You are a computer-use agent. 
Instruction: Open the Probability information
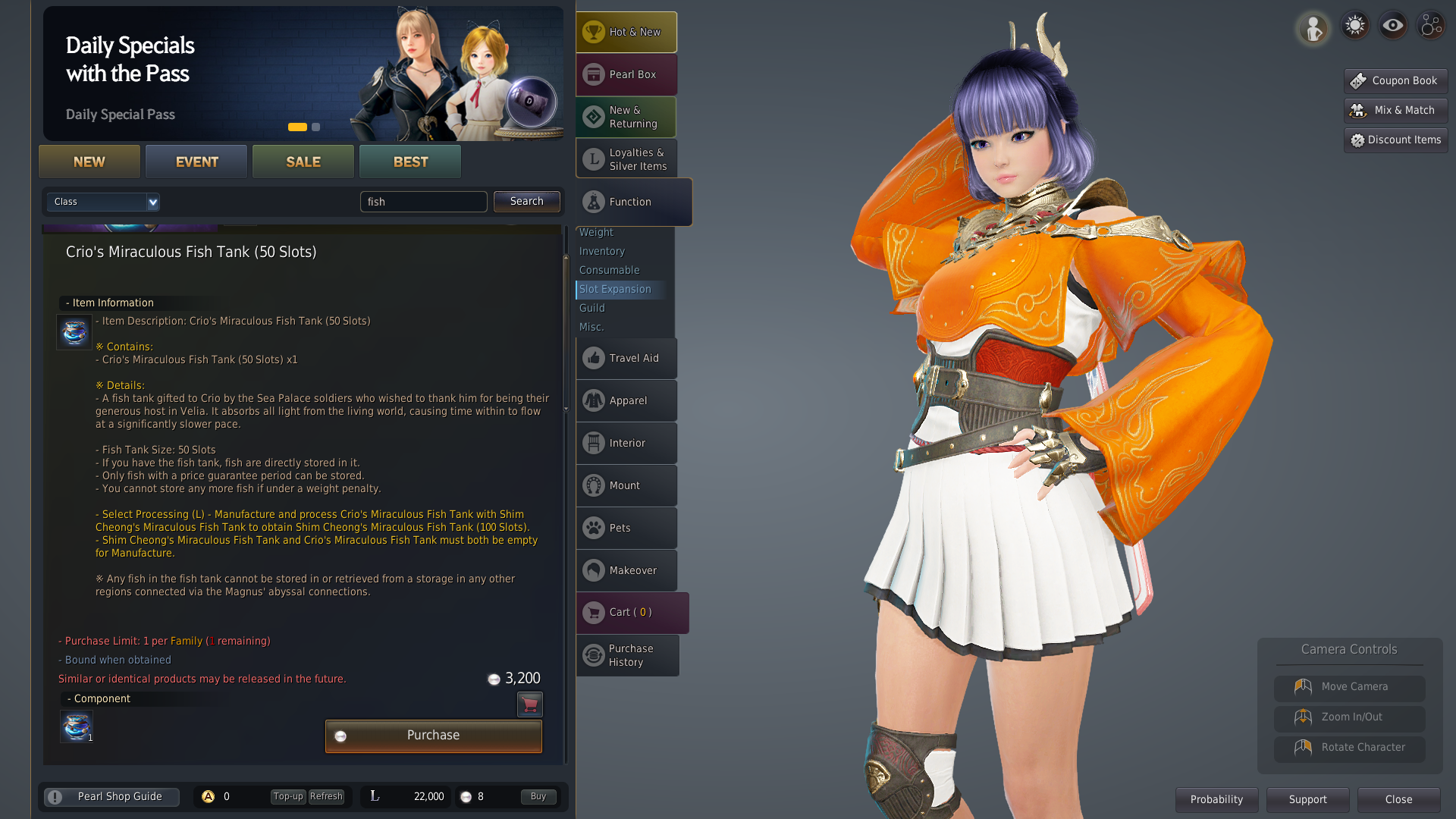tap(1216, 799)
